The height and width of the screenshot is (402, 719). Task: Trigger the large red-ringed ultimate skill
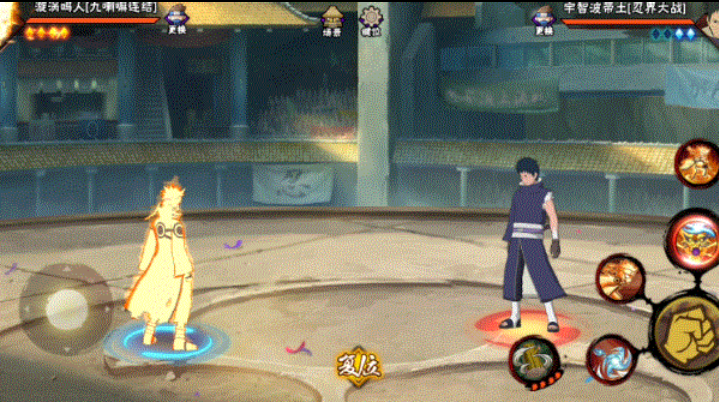pyautogui.click(x=692, y=238)
